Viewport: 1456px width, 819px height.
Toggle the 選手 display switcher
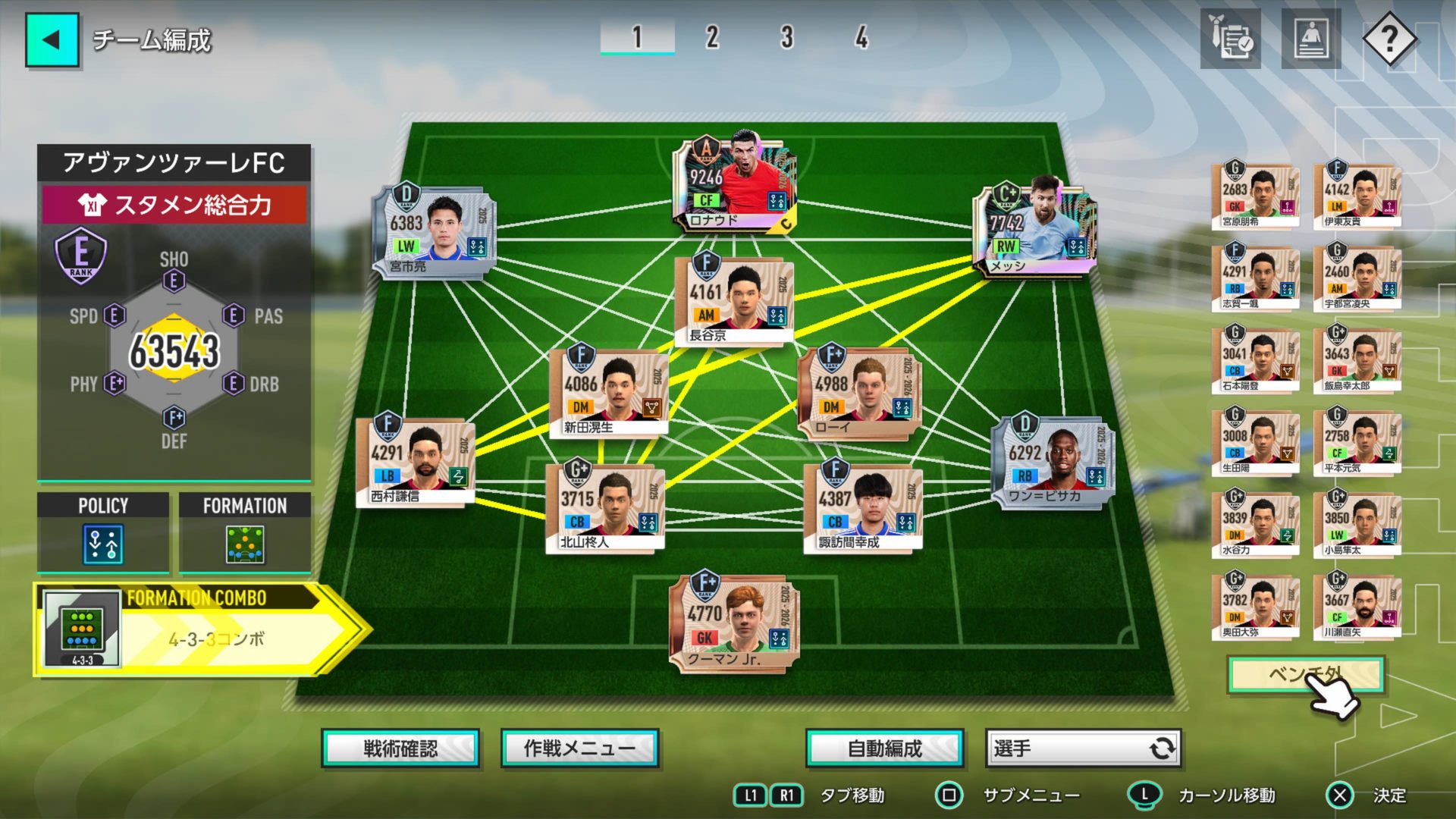point(1083,748)
